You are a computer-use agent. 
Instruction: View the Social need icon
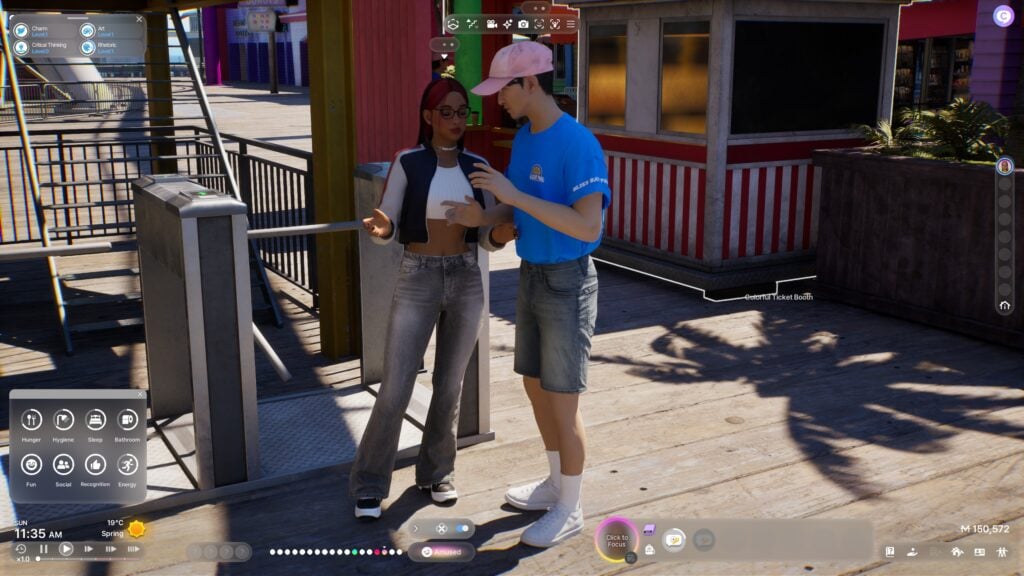click(63, 464)
